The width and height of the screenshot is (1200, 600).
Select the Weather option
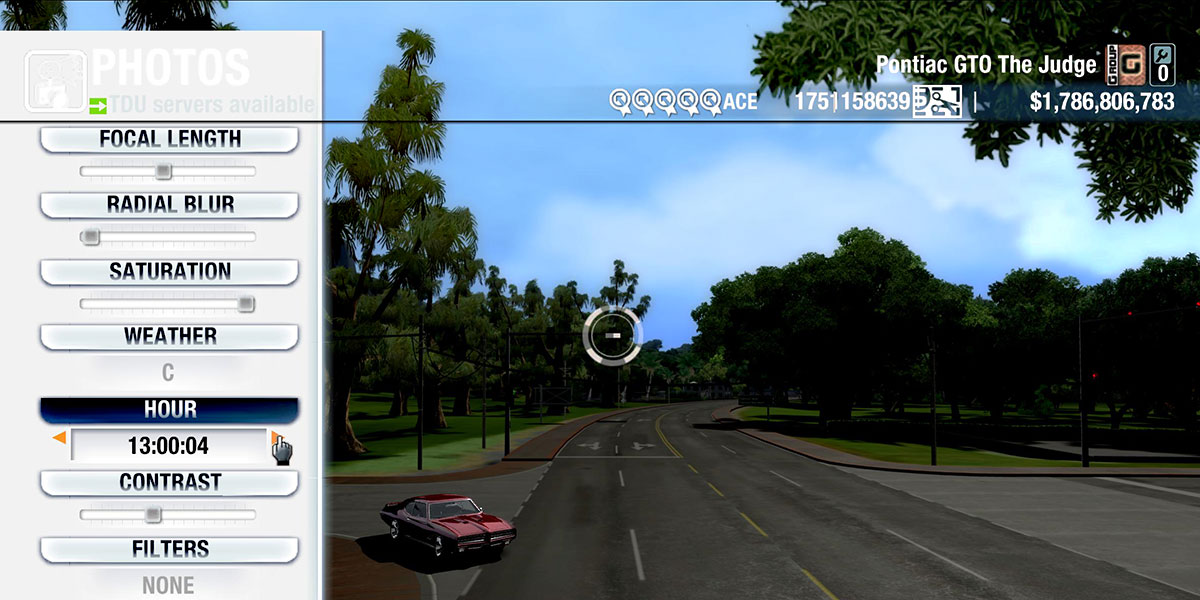pyautogui.click(x=169, y=336)
